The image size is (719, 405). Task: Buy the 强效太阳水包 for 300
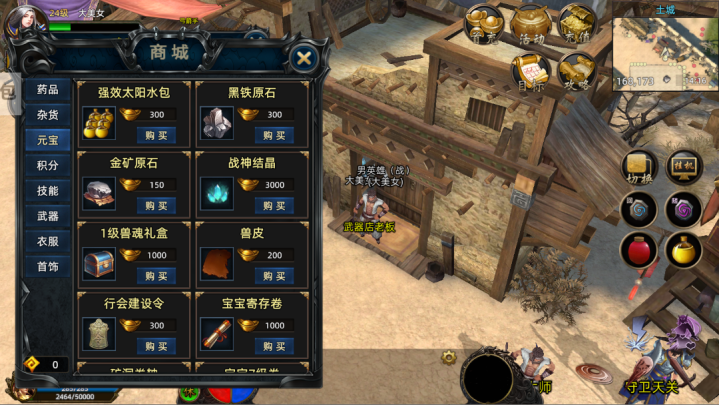[156, 135]
